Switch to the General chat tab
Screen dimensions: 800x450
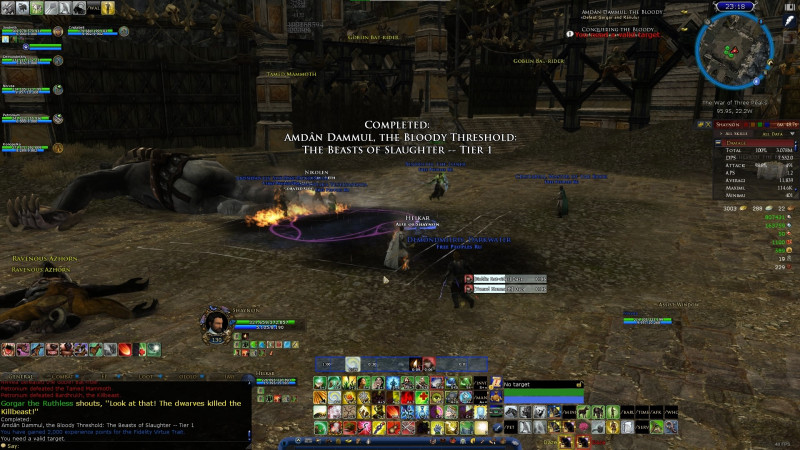[x=19, y=377]
